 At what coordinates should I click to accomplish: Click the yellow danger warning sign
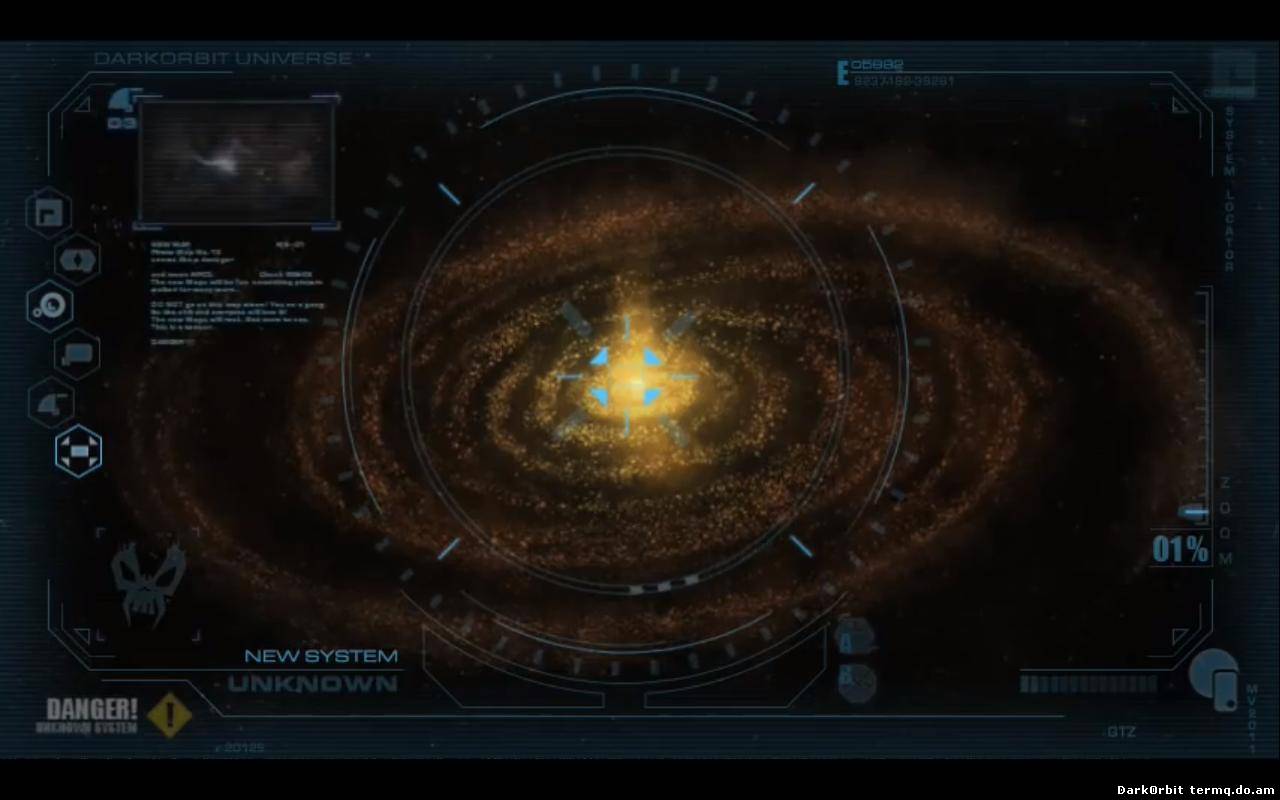pyautogui.click(x=169, y=714)
